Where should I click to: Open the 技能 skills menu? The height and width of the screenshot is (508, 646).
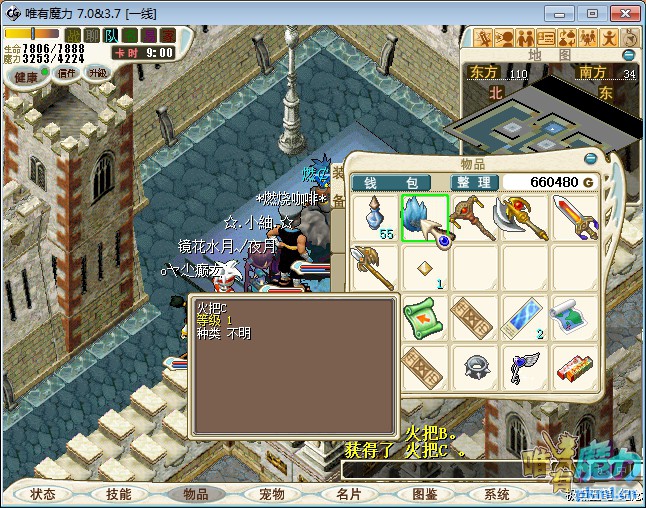tap(119, 494)
